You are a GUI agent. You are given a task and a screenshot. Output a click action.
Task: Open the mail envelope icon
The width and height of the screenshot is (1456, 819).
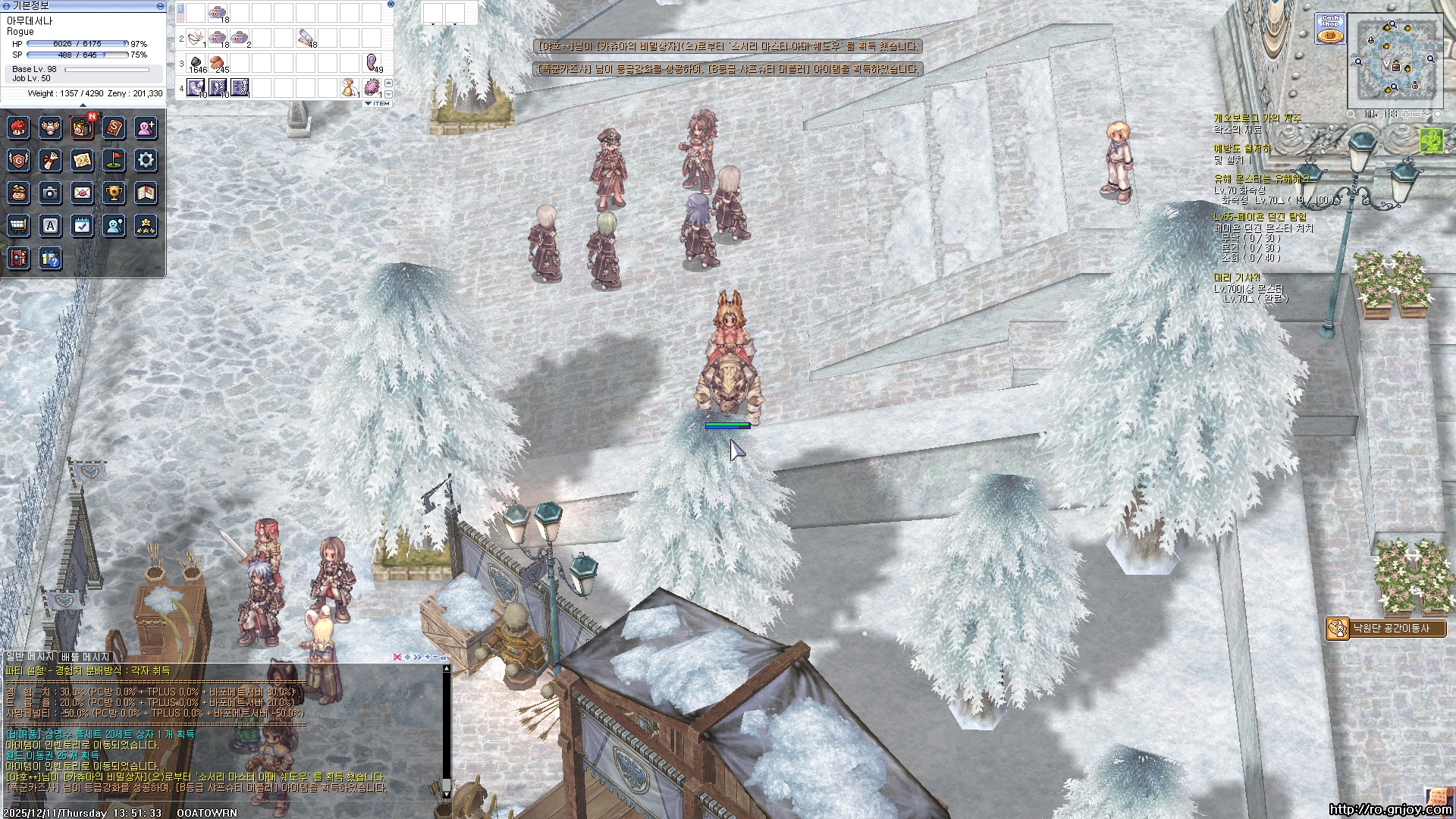pyautogui.click(x=82, y=193)
